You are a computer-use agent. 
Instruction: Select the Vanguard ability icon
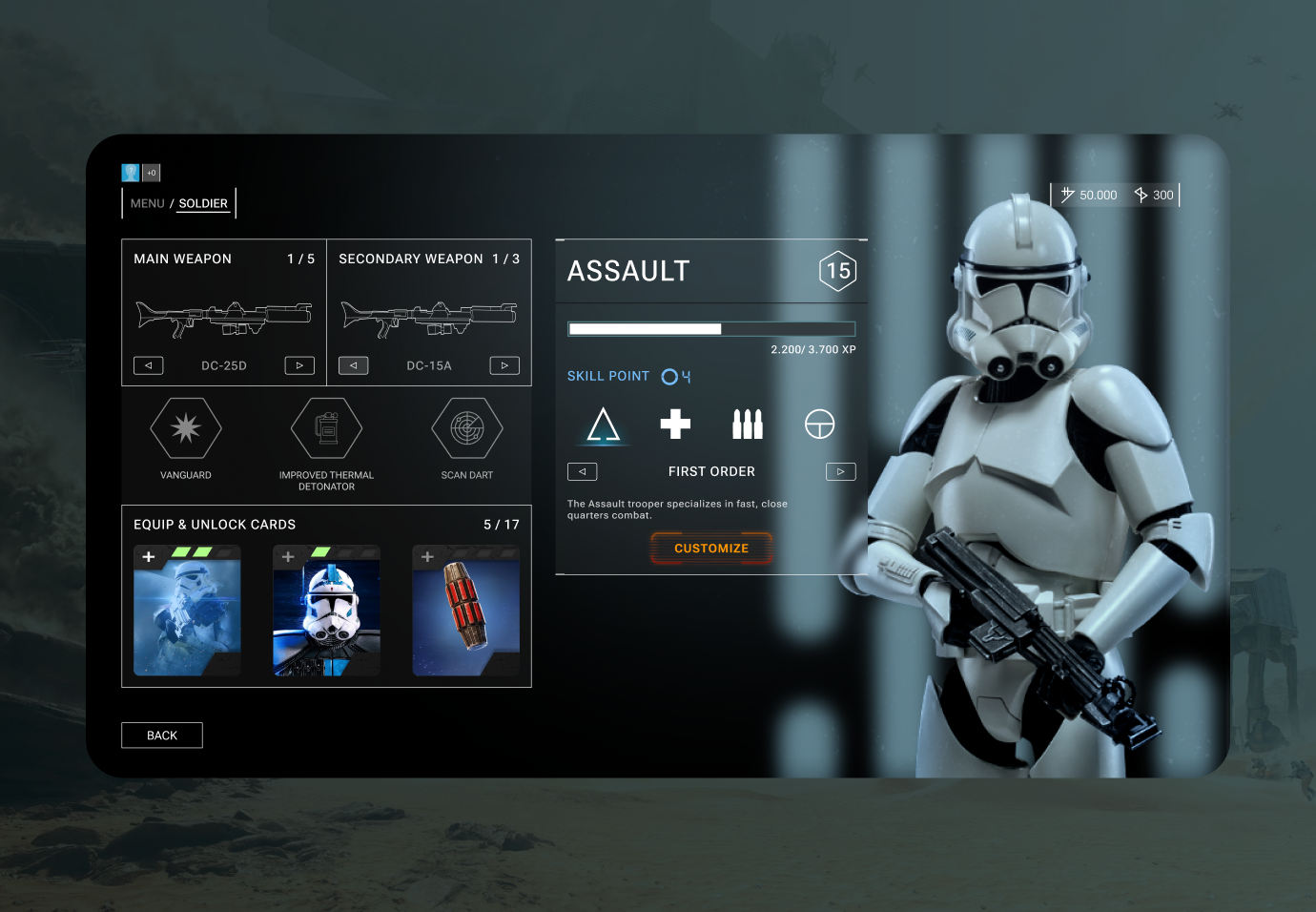[186, 428]
